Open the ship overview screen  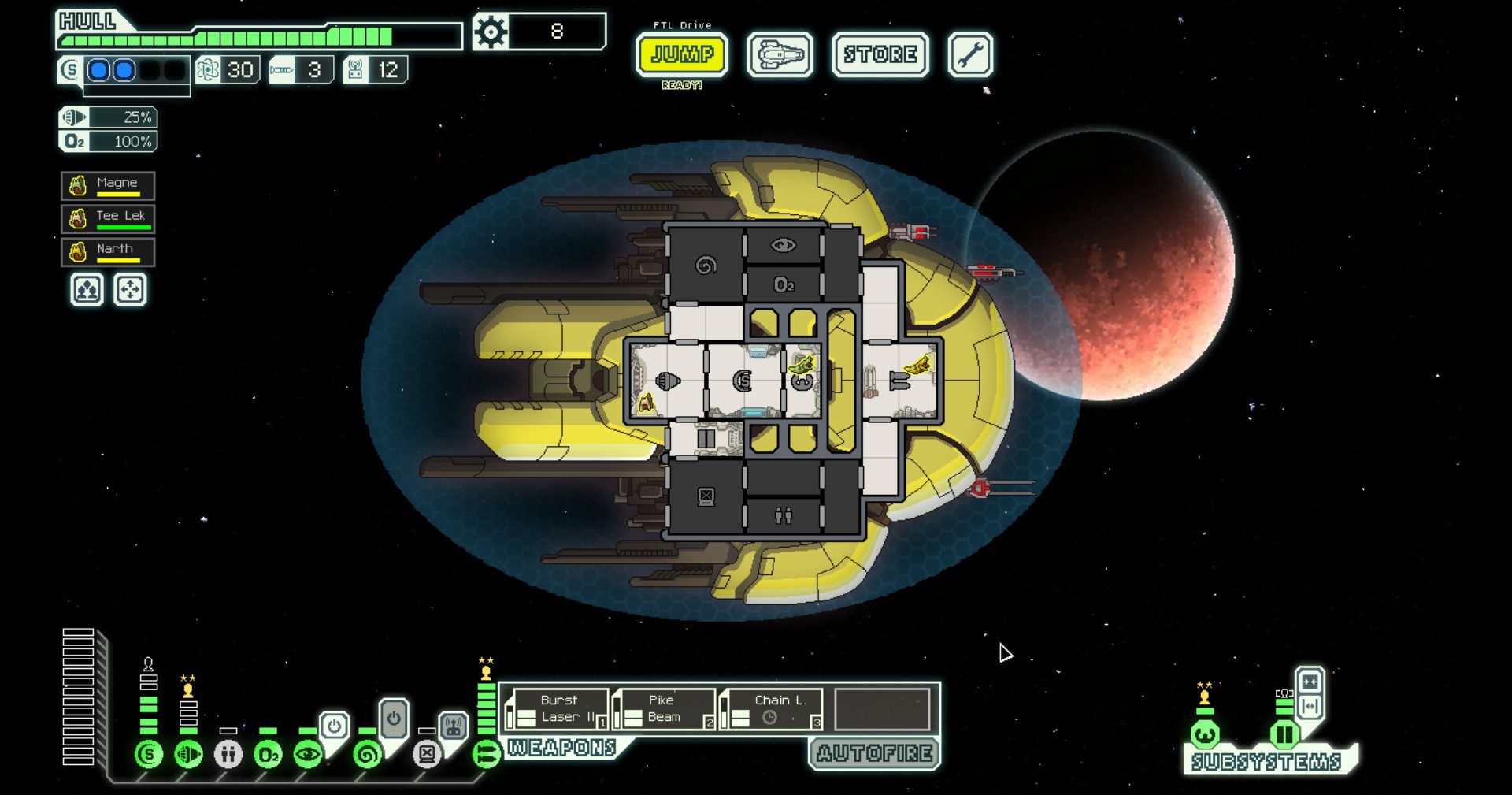pos(780,54)
